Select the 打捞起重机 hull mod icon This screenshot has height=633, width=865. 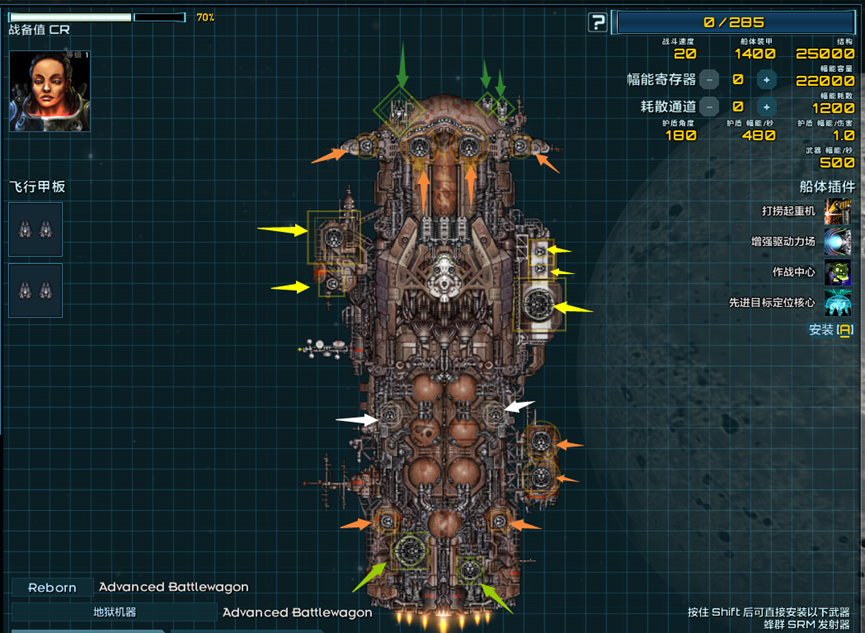click(837, 211)
